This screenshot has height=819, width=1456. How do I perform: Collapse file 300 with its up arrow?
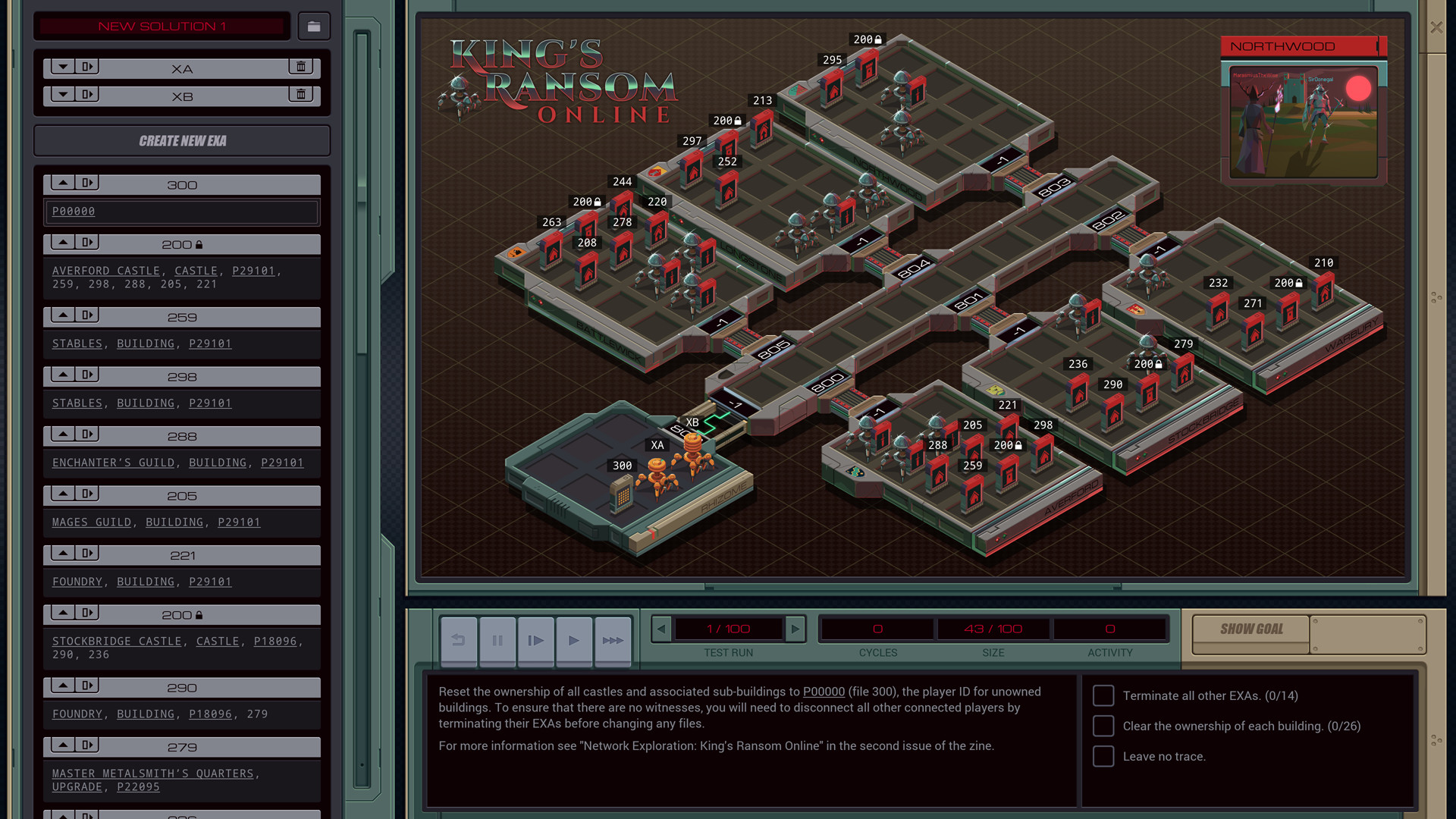click(64, 182)
